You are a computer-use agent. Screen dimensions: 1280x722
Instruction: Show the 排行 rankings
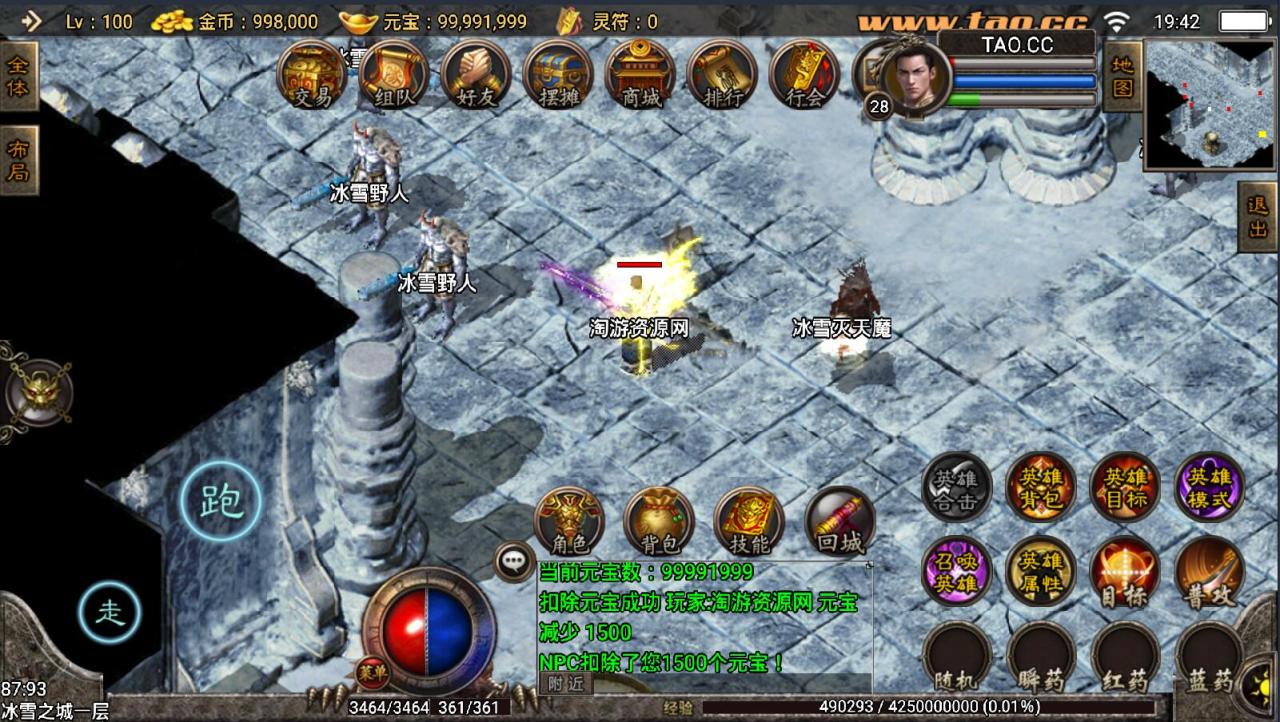pyautogui.click(x=723, y=75)
